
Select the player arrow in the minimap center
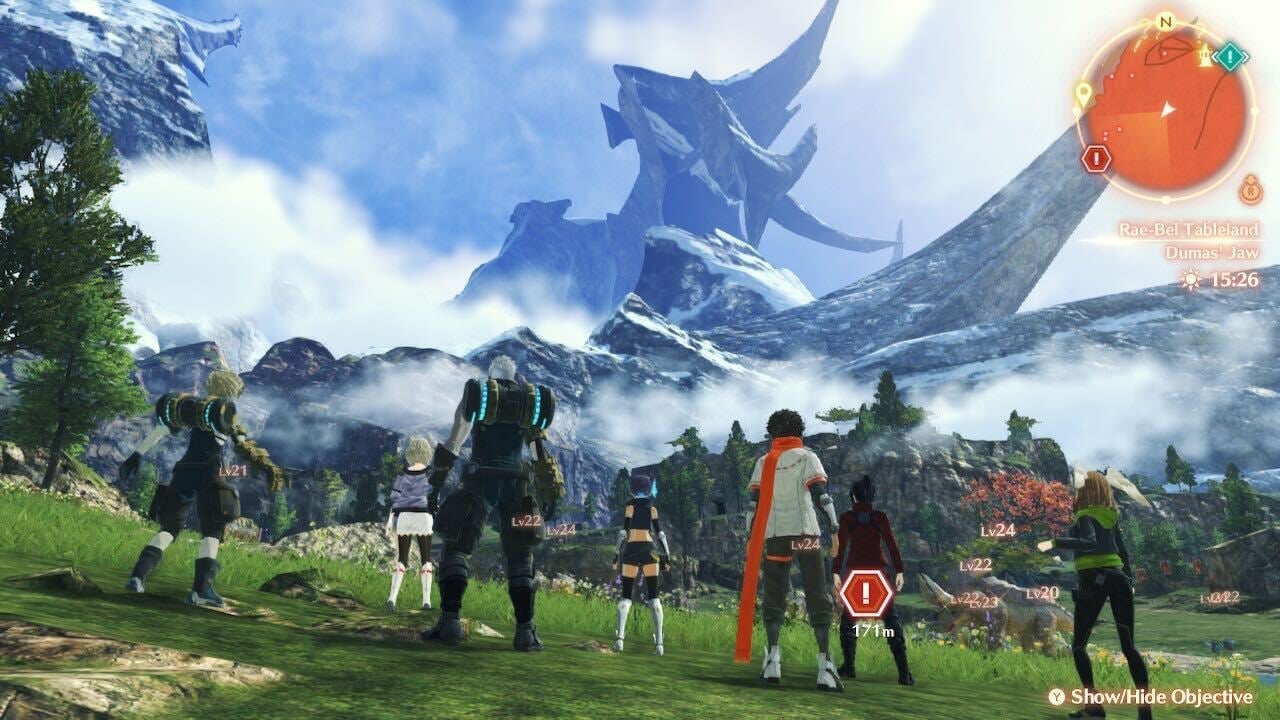click(x=1167, y=109)
